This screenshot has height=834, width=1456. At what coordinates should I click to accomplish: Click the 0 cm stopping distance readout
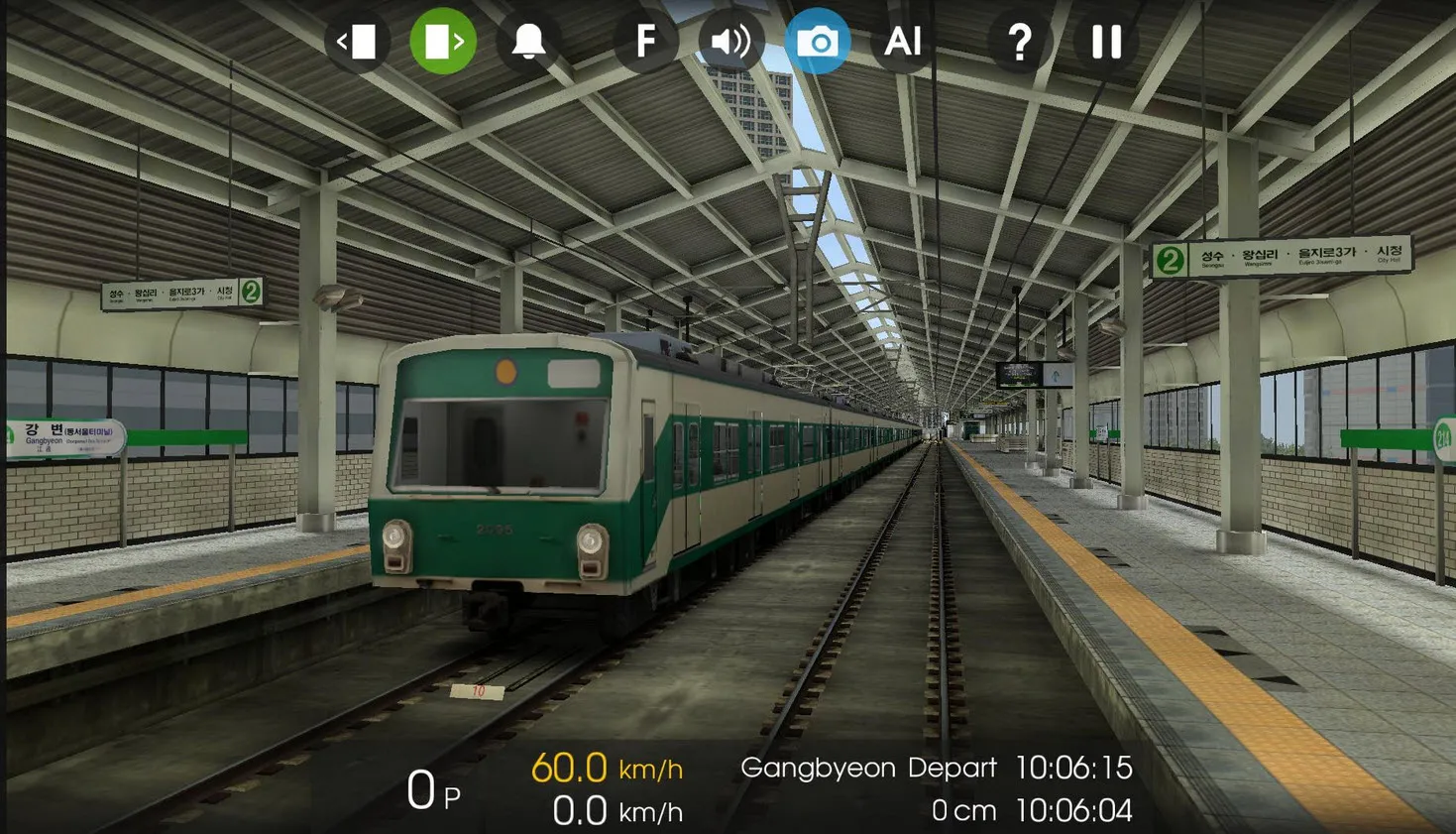[x=964, y=810]
